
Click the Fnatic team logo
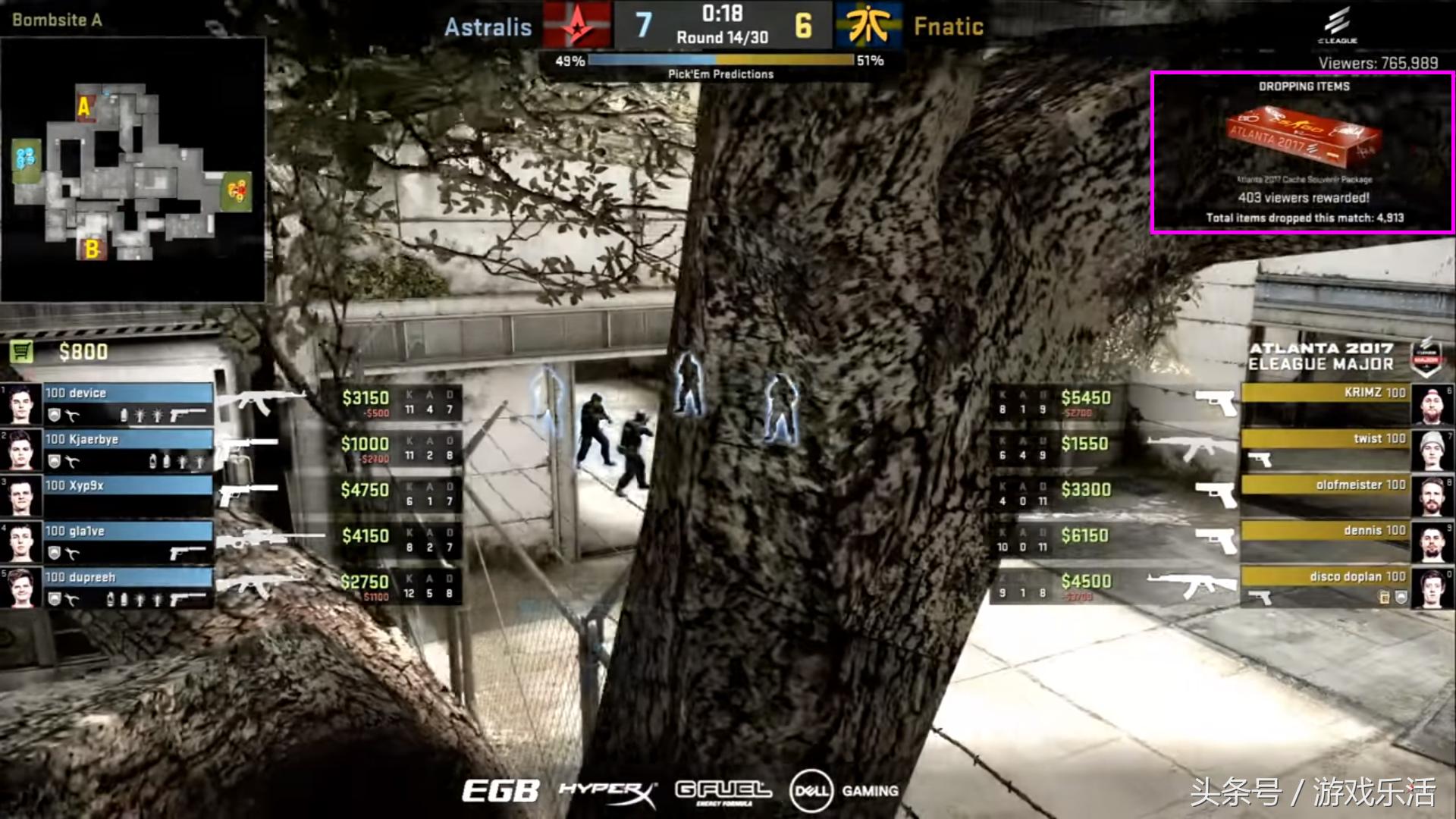coord(869,25)
